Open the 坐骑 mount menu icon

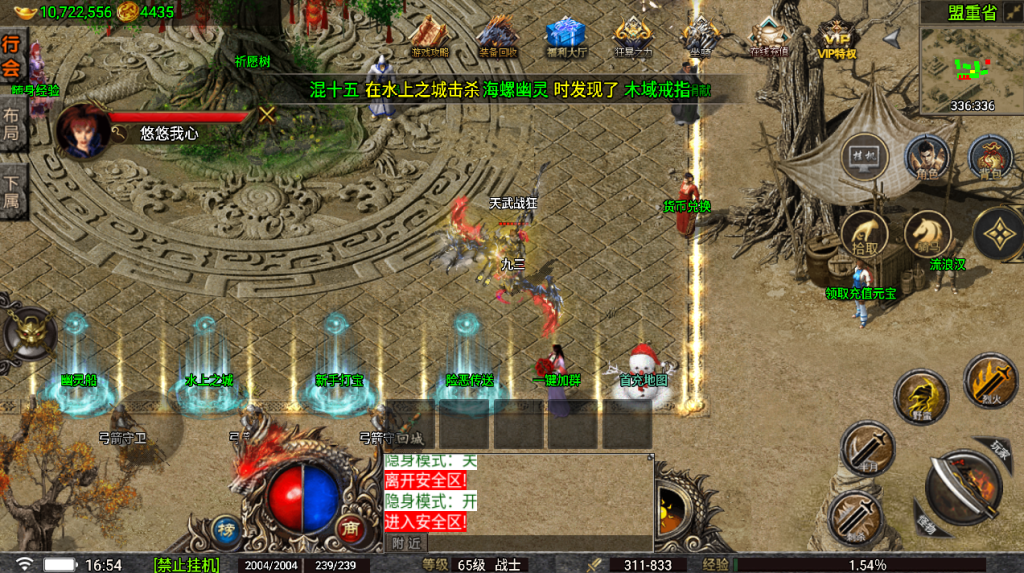pos(699,37)
